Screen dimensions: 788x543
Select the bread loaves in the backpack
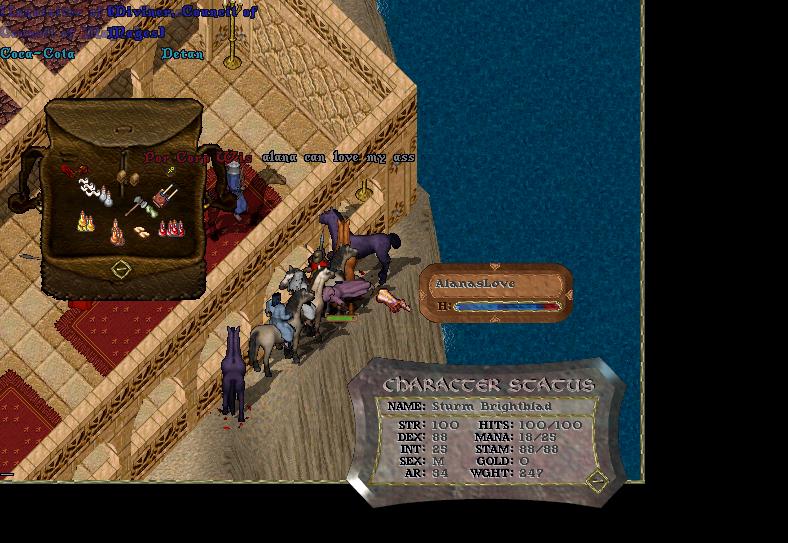point(143,231)
